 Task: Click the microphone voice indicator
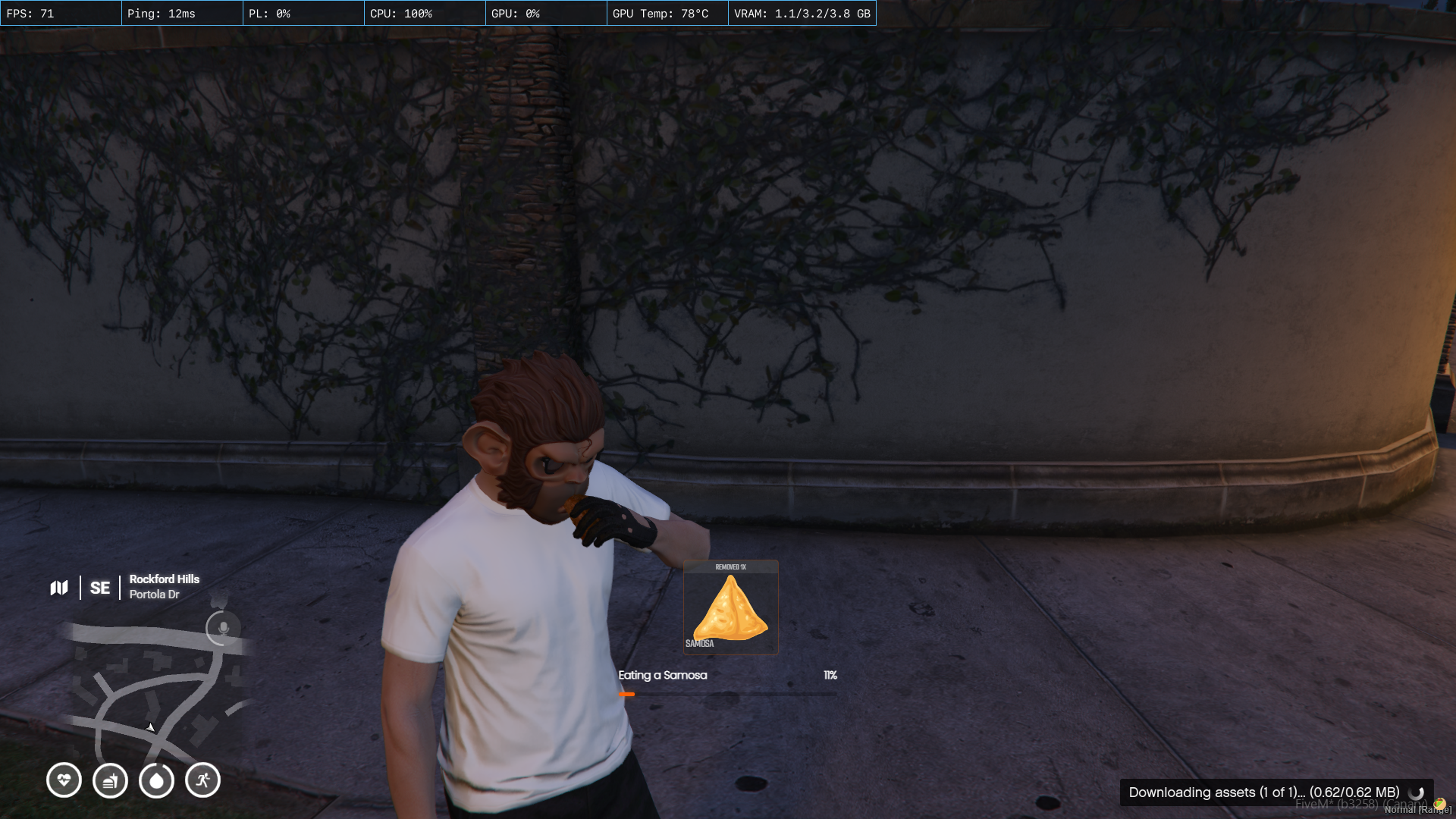point(223,629)
